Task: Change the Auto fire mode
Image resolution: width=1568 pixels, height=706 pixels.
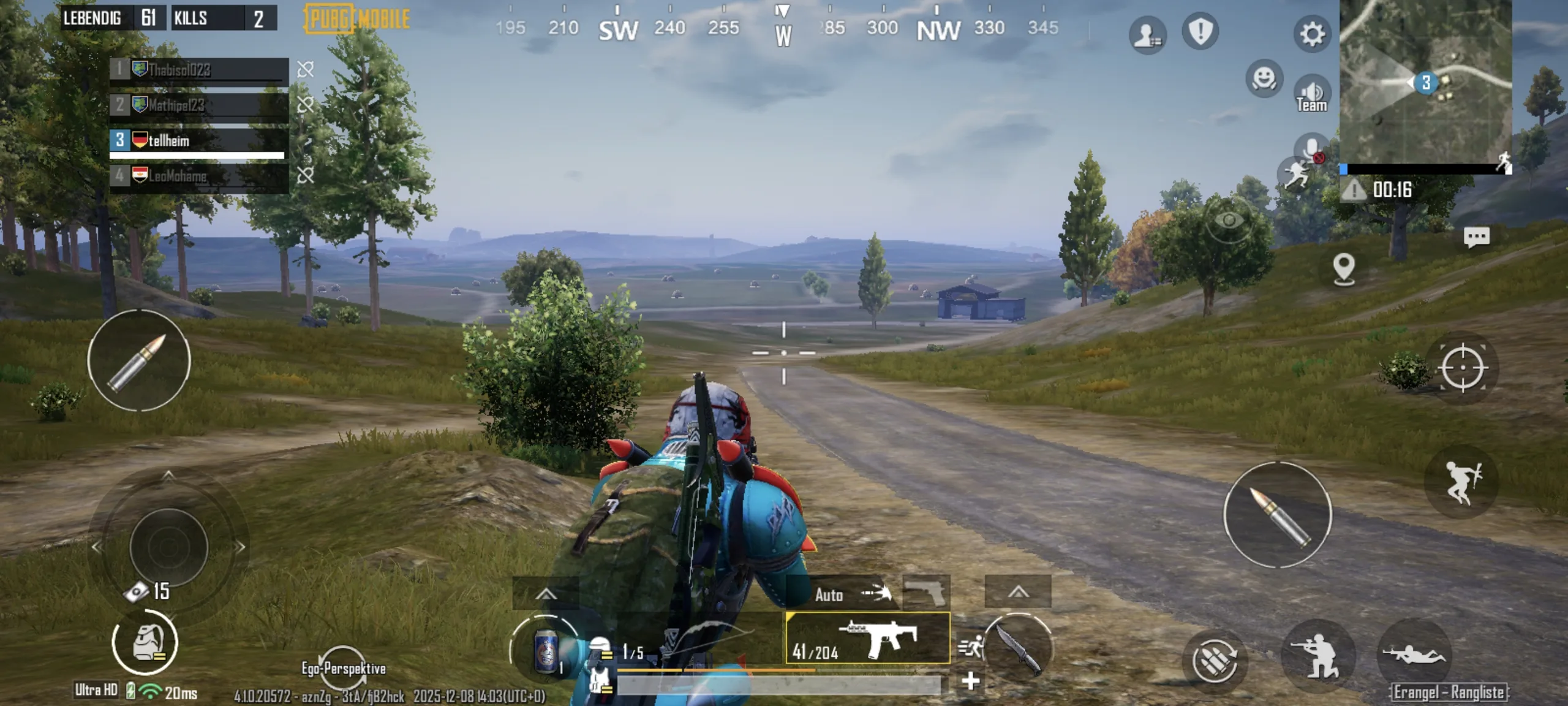Action: pyautogui.click(x=851, y=593)
